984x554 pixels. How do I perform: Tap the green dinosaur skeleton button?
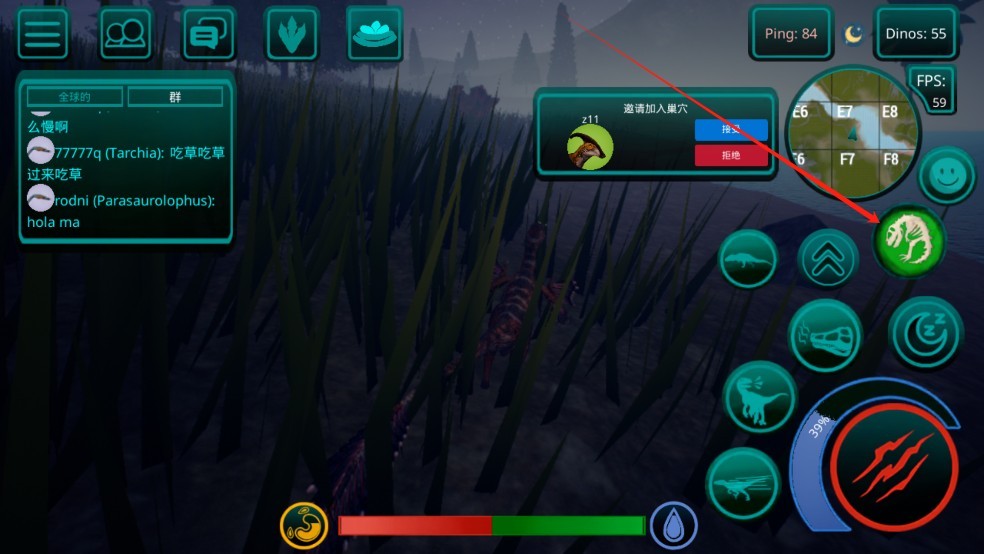coord(909,241)
